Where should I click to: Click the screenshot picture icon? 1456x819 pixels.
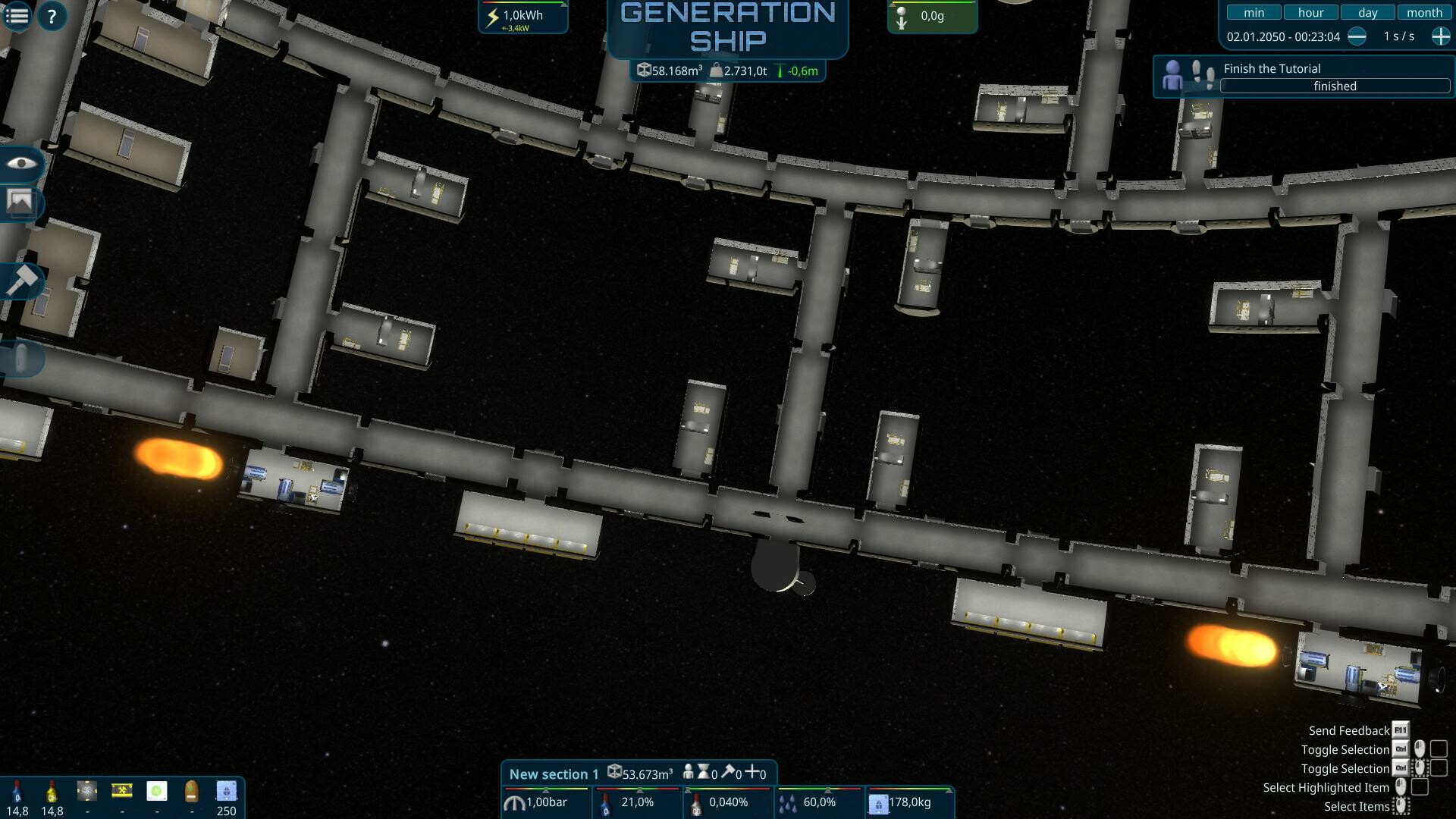tap(20, 202)
